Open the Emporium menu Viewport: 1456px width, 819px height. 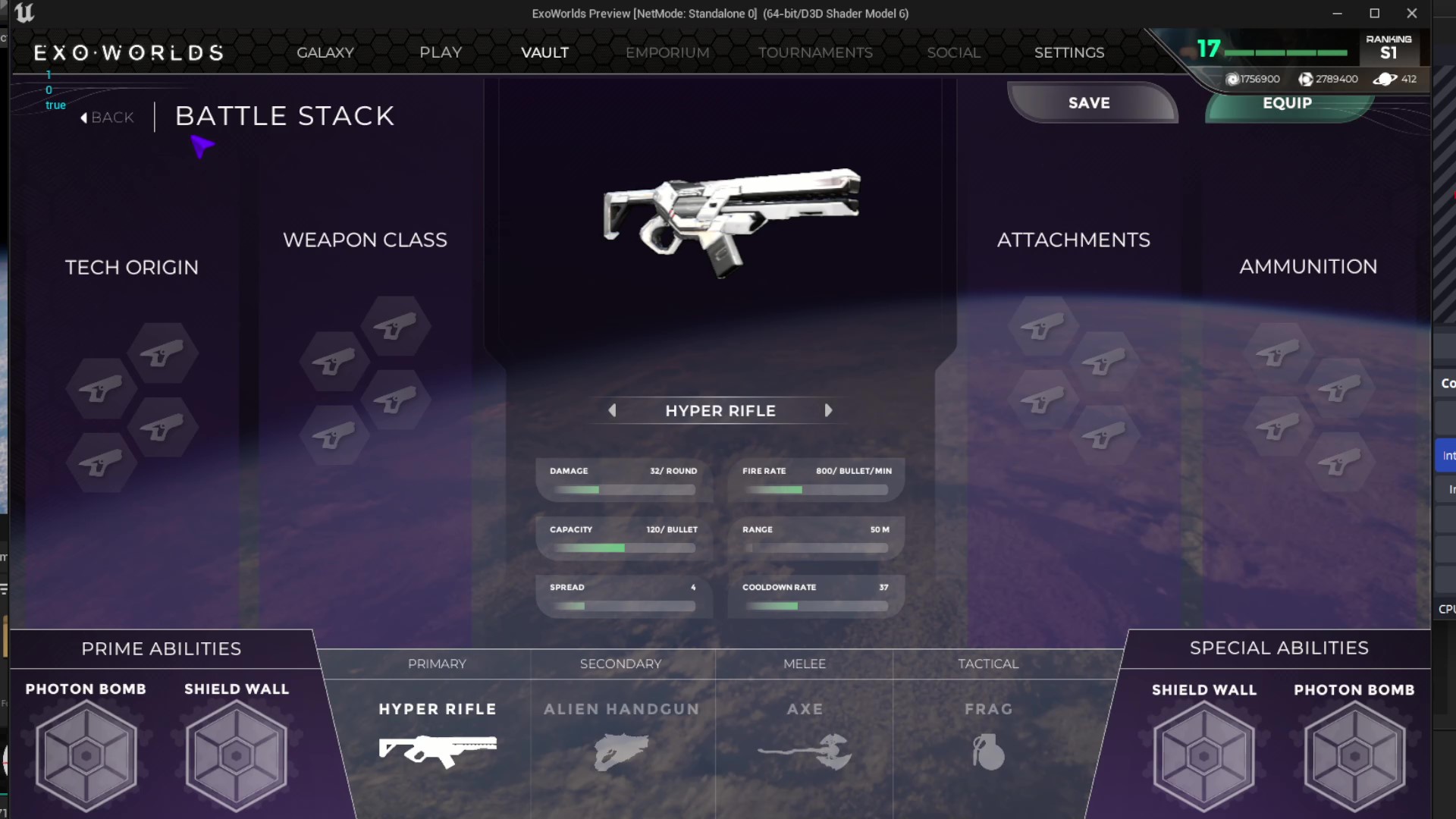(667, 52)
